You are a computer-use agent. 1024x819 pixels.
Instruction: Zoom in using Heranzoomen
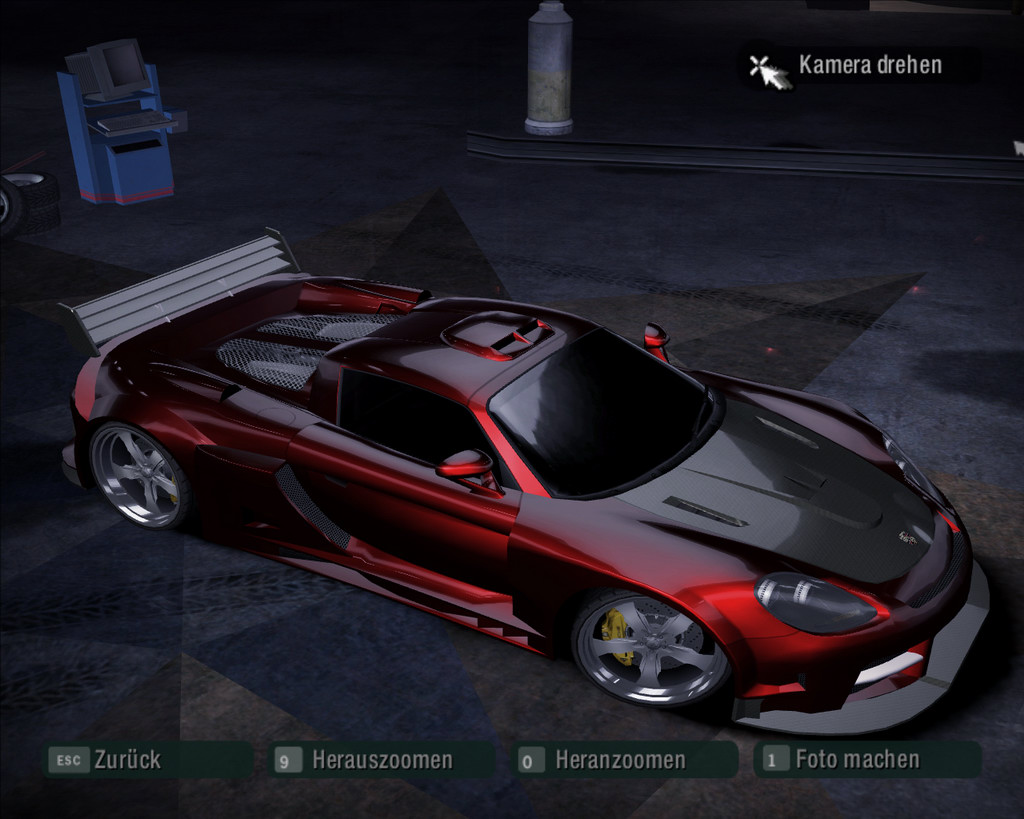coord(620,760)
